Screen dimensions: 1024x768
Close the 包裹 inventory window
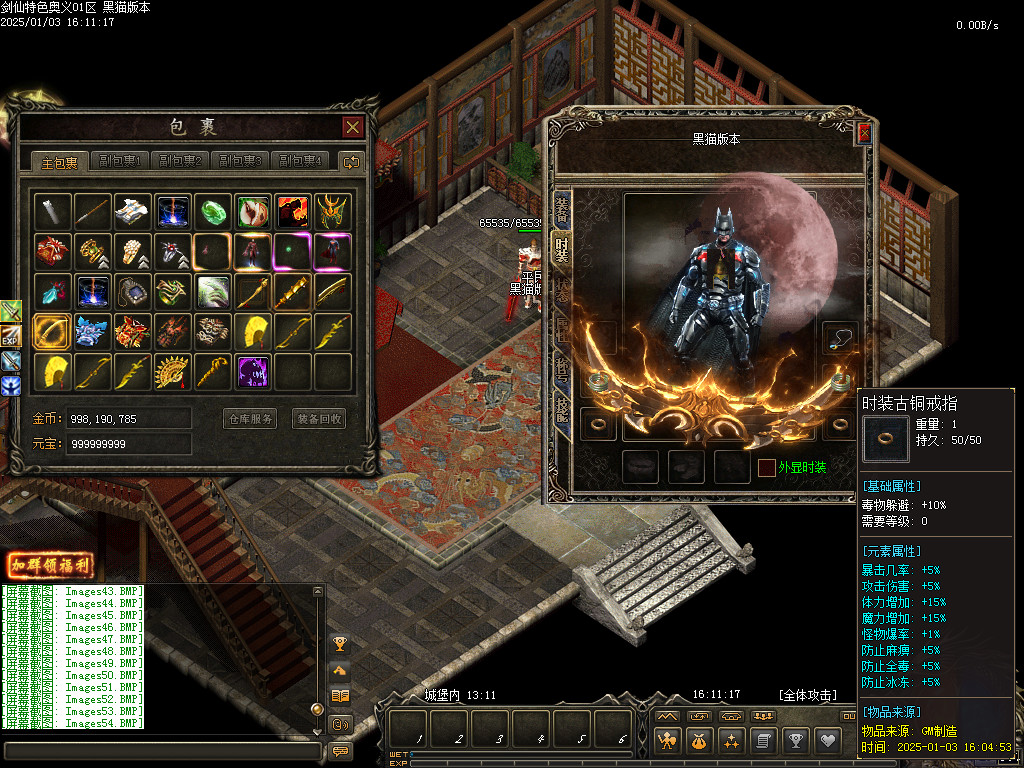352,127
